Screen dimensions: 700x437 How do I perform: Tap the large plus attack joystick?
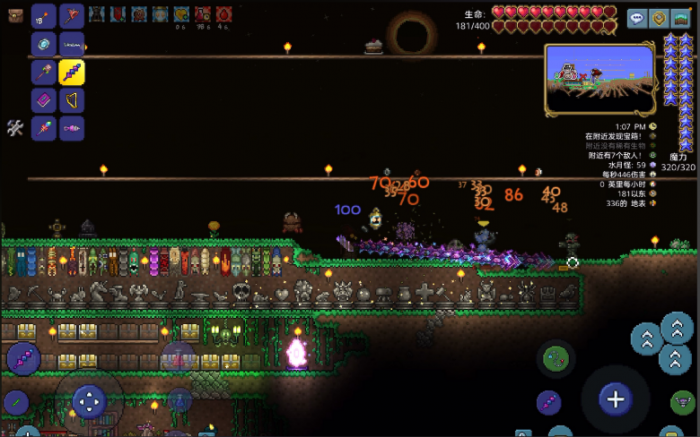(x=615, y=399)
